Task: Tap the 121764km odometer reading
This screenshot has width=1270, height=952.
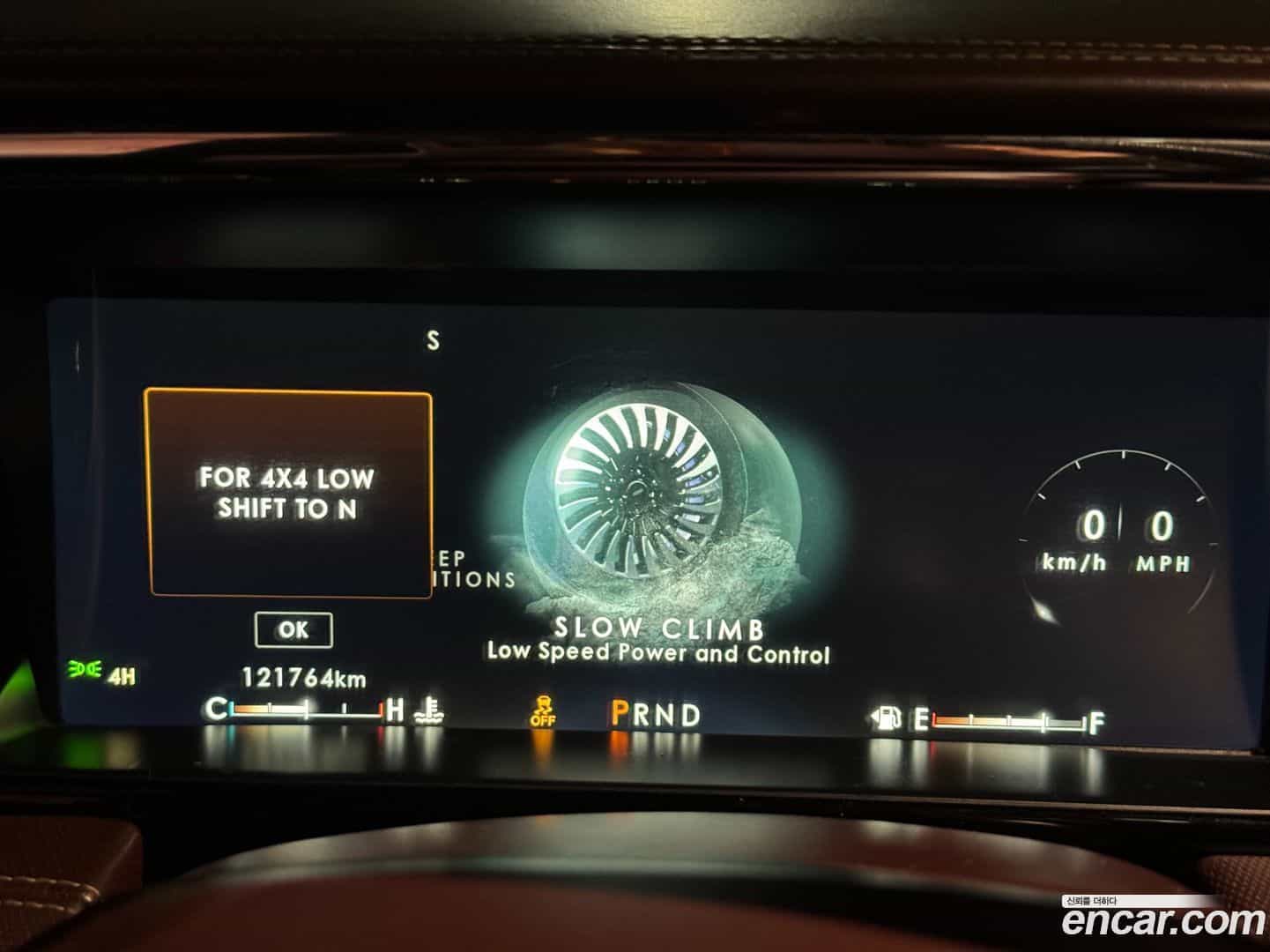Action: coord(302,679)
